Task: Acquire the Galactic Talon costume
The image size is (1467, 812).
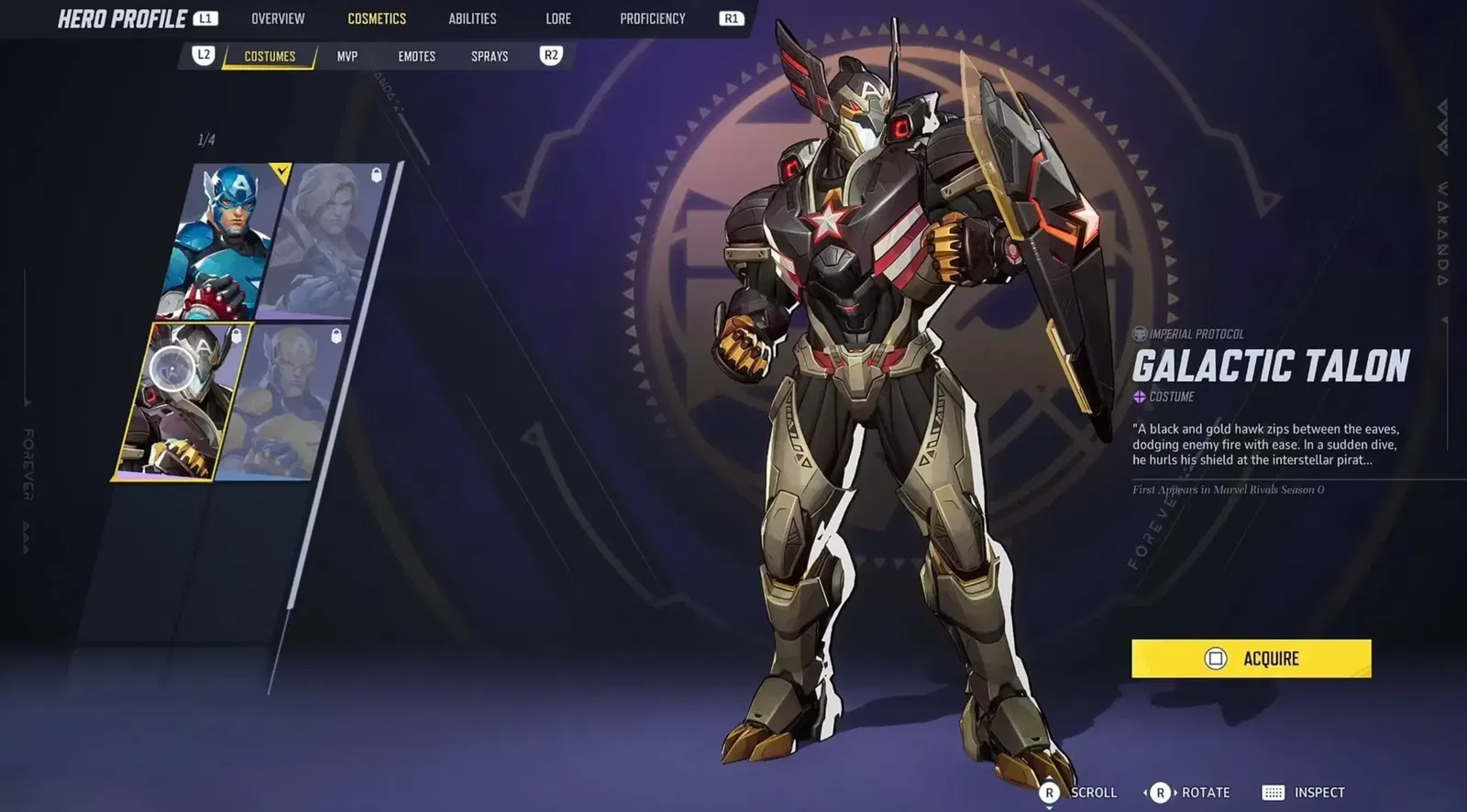Action: click(x=1251, y=658)
